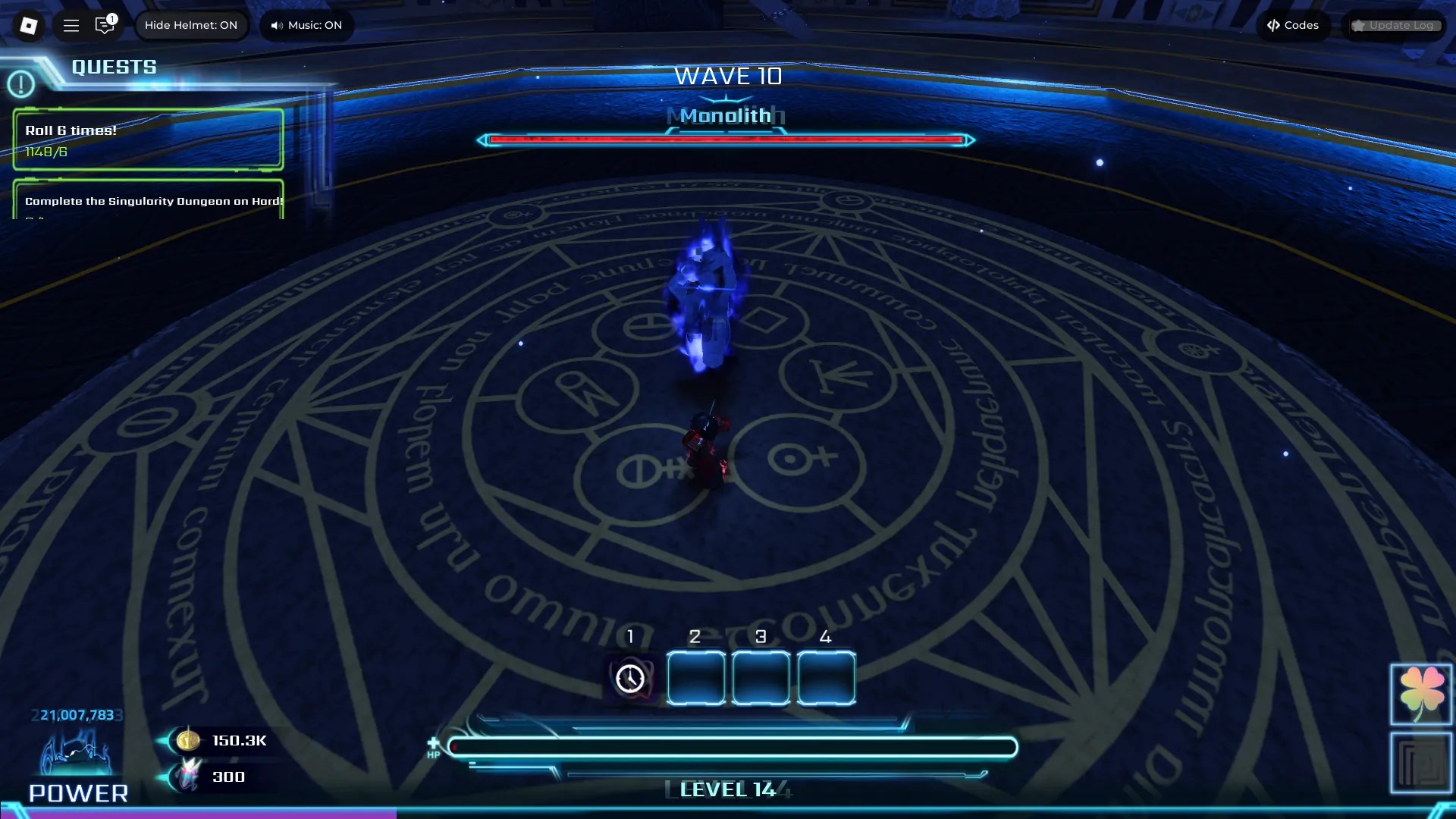1456x819 pixels.
Task: Mute audio via the speaker icon
Action: (276, 25)
